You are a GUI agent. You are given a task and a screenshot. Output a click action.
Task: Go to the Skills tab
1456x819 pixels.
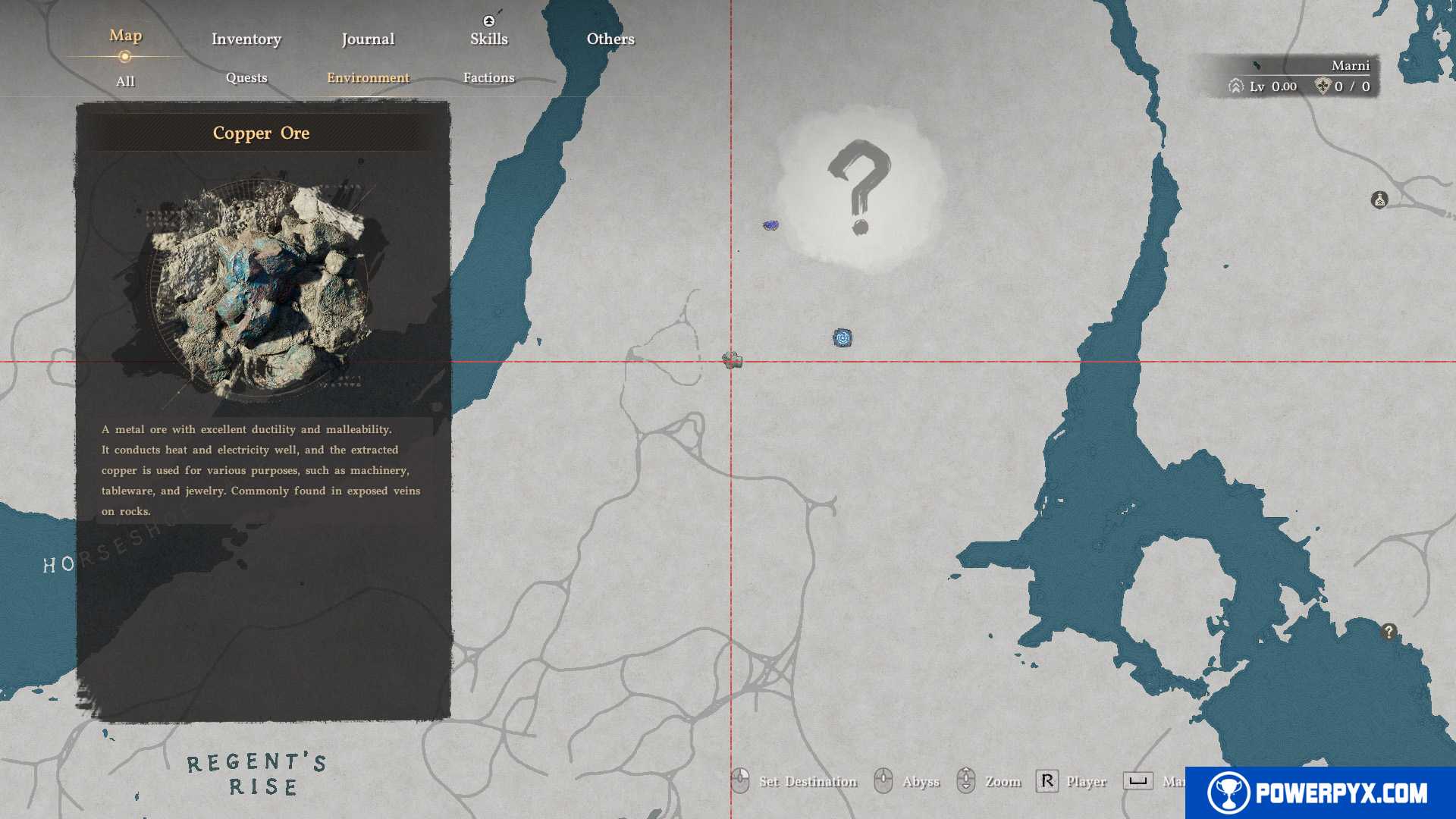(x=488, y=39)
